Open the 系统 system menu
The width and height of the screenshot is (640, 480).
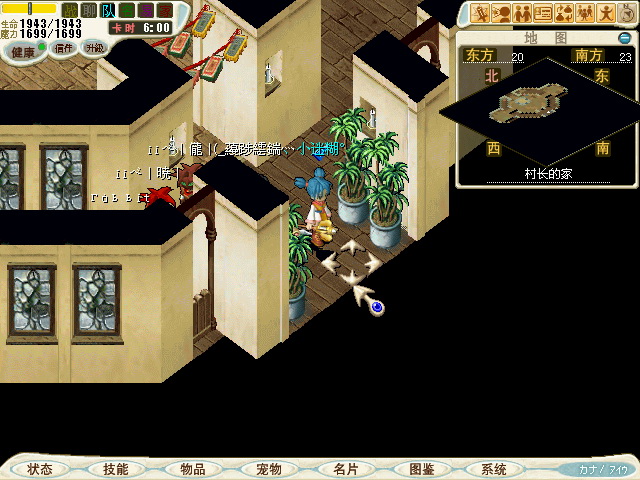(494, 469)
